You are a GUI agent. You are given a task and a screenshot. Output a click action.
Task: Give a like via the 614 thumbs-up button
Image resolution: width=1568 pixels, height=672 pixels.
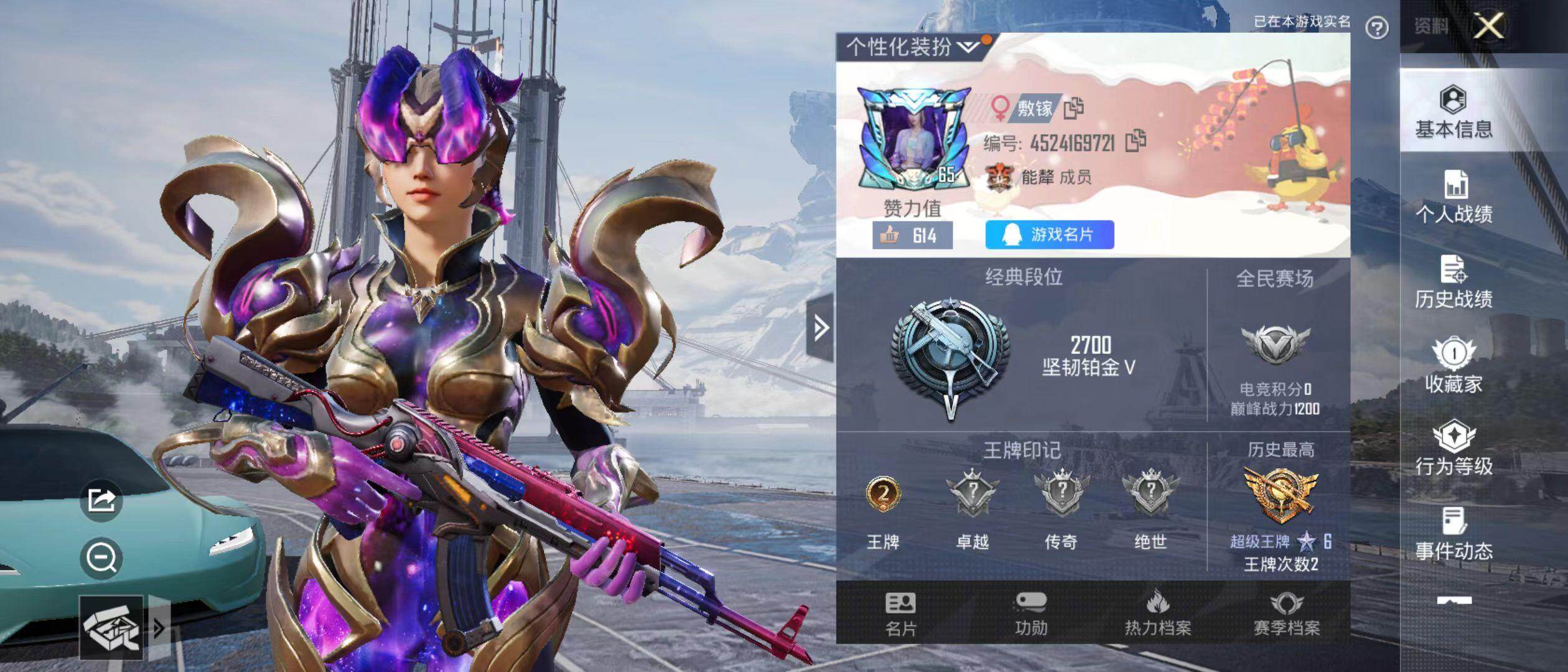912,235
